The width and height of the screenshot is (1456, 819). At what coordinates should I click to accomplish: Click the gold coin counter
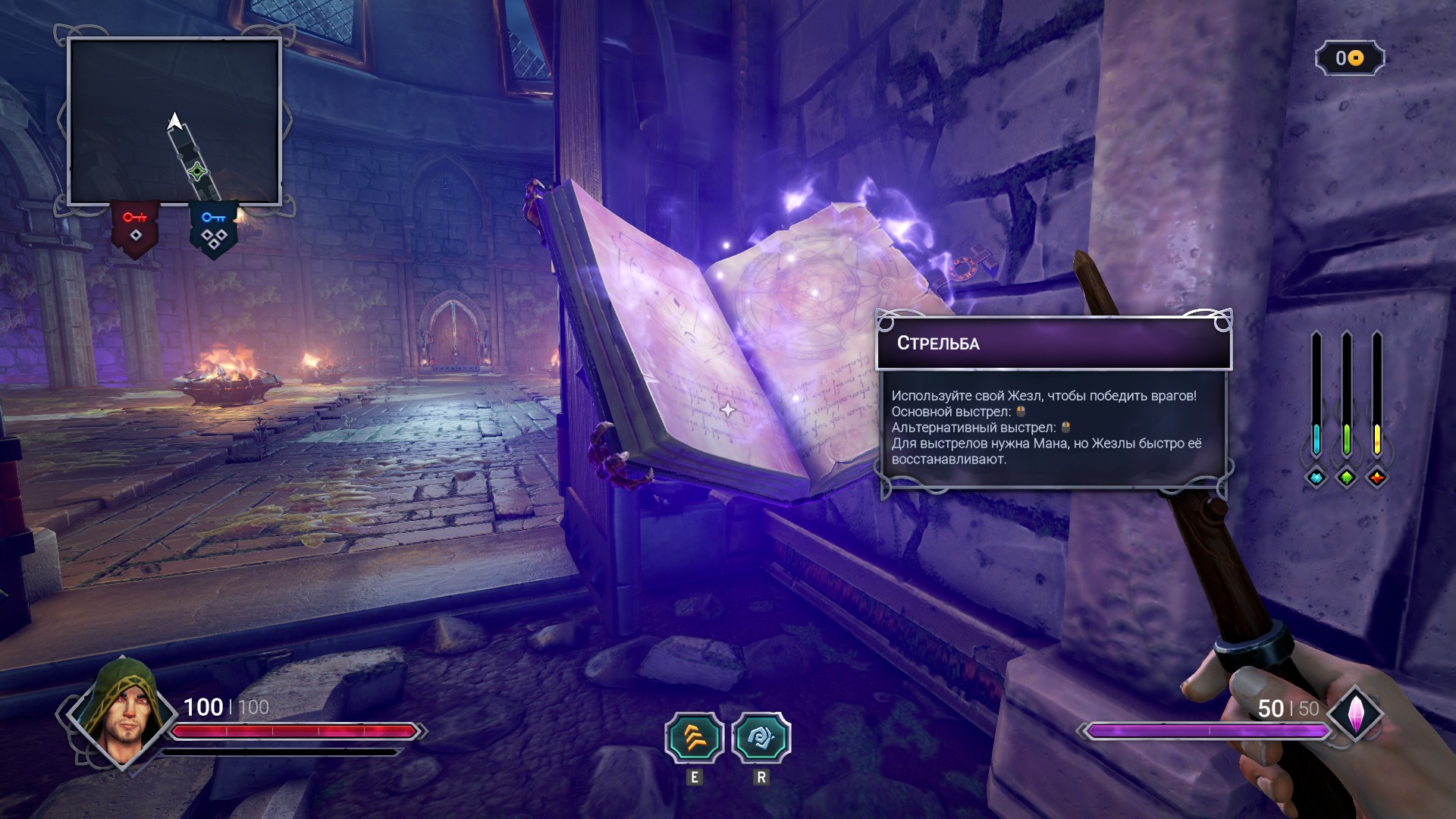[x=1350, y=58]
